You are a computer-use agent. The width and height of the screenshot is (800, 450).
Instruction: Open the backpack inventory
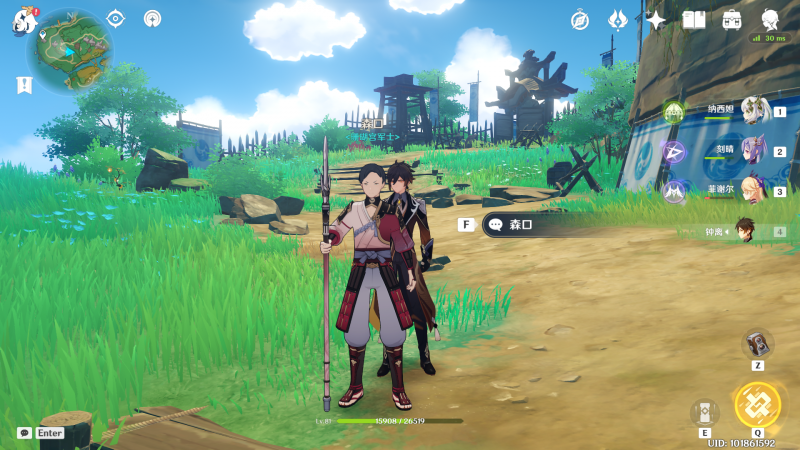click(x=732, y=20)
